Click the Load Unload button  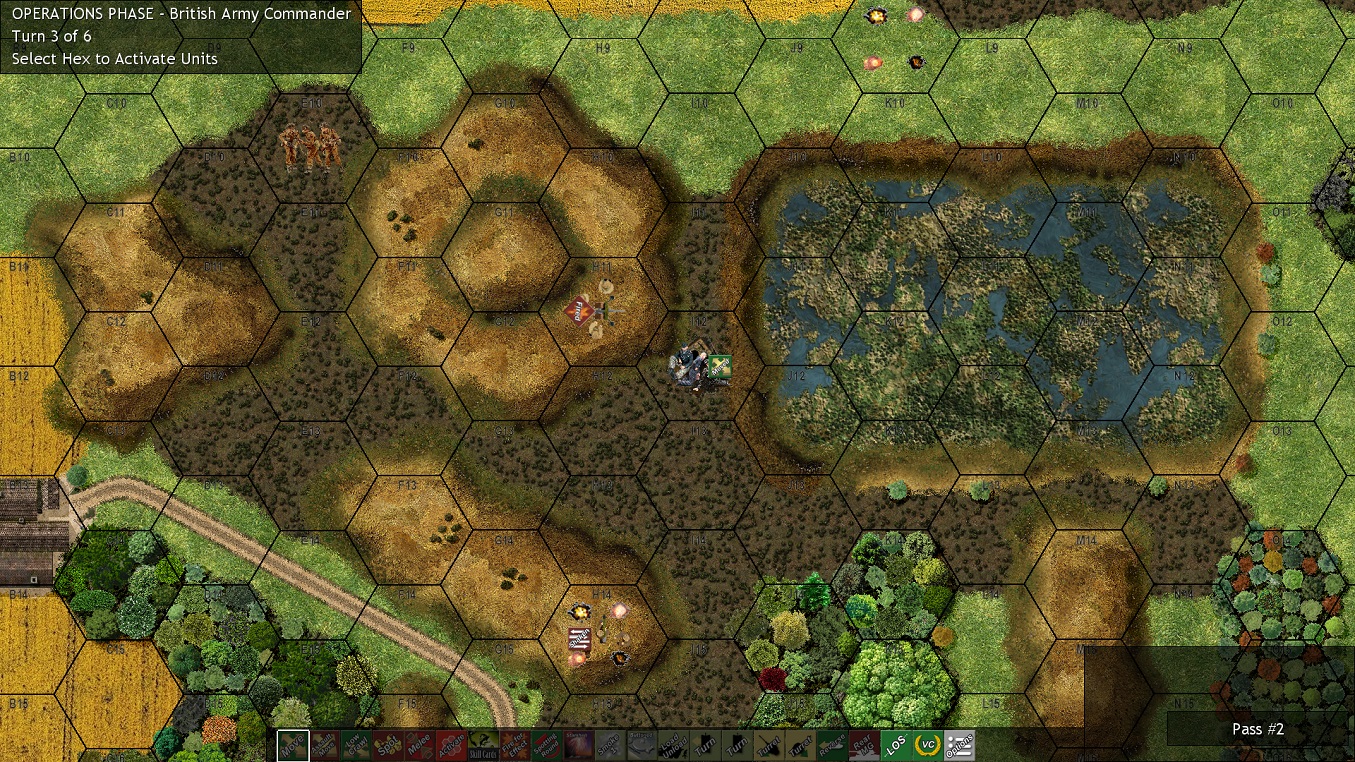(x=672, y=746)
